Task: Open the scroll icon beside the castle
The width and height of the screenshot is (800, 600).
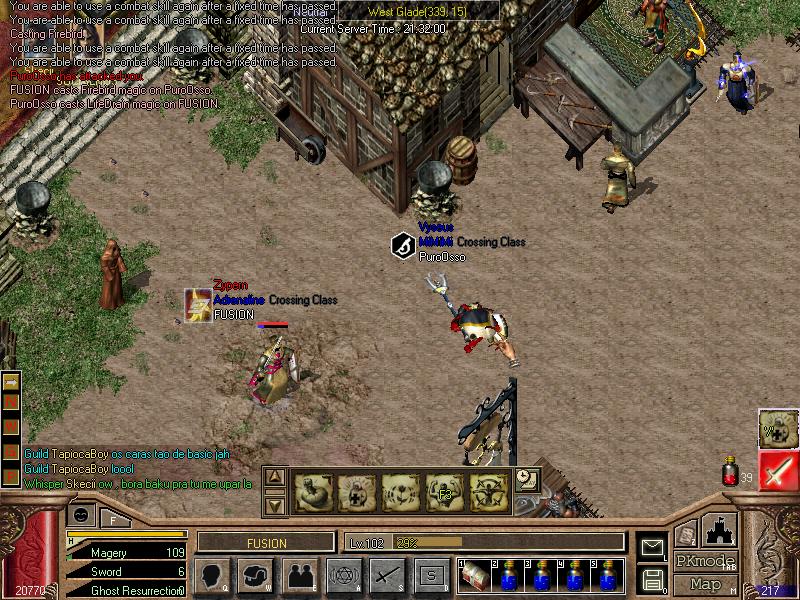Action: point(687,535)
